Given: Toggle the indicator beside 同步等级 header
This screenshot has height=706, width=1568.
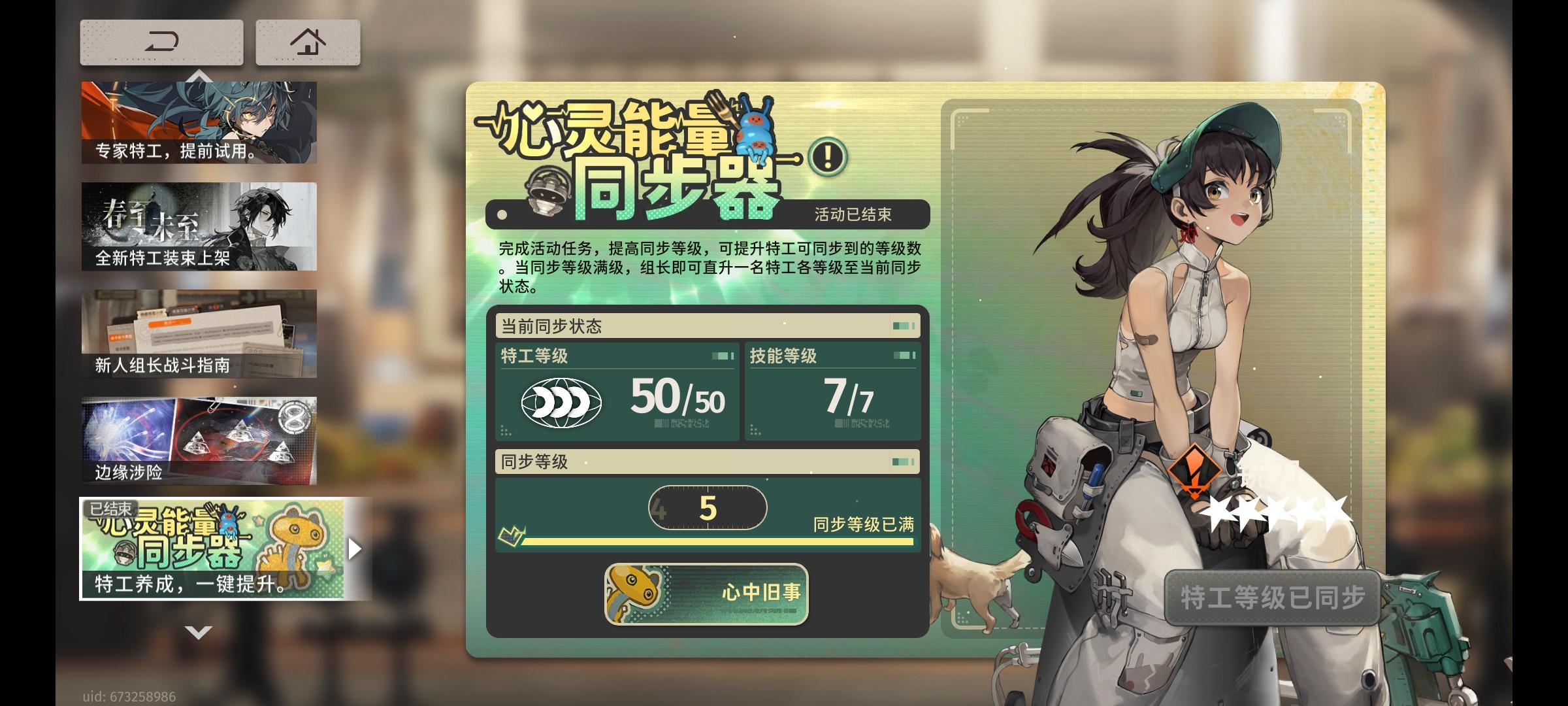Looking at the screenshot, I should [902, 462].
